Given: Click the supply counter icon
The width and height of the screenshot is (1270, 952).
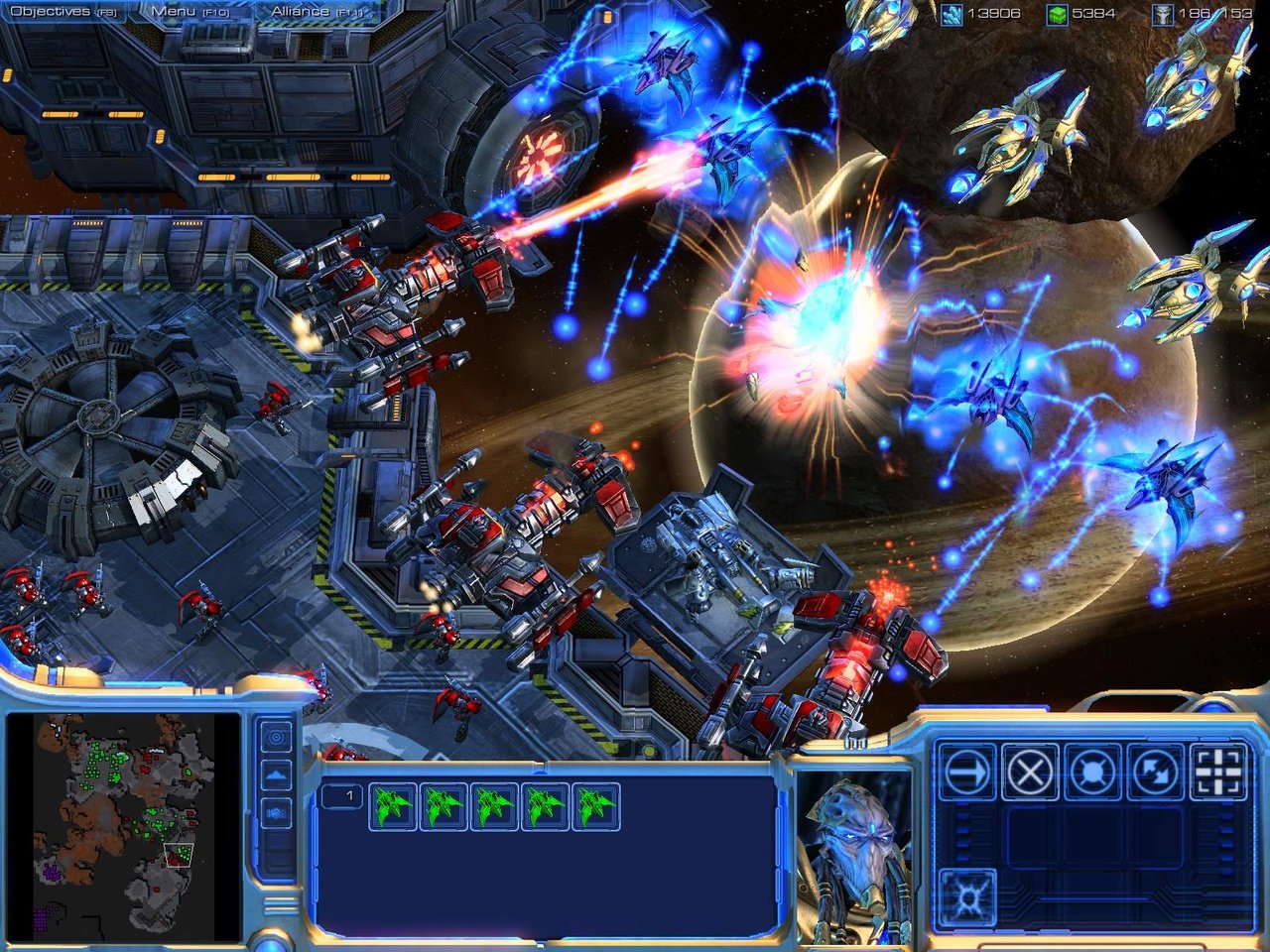Looking at the screenshot, I should click(x=1164, y=14).
